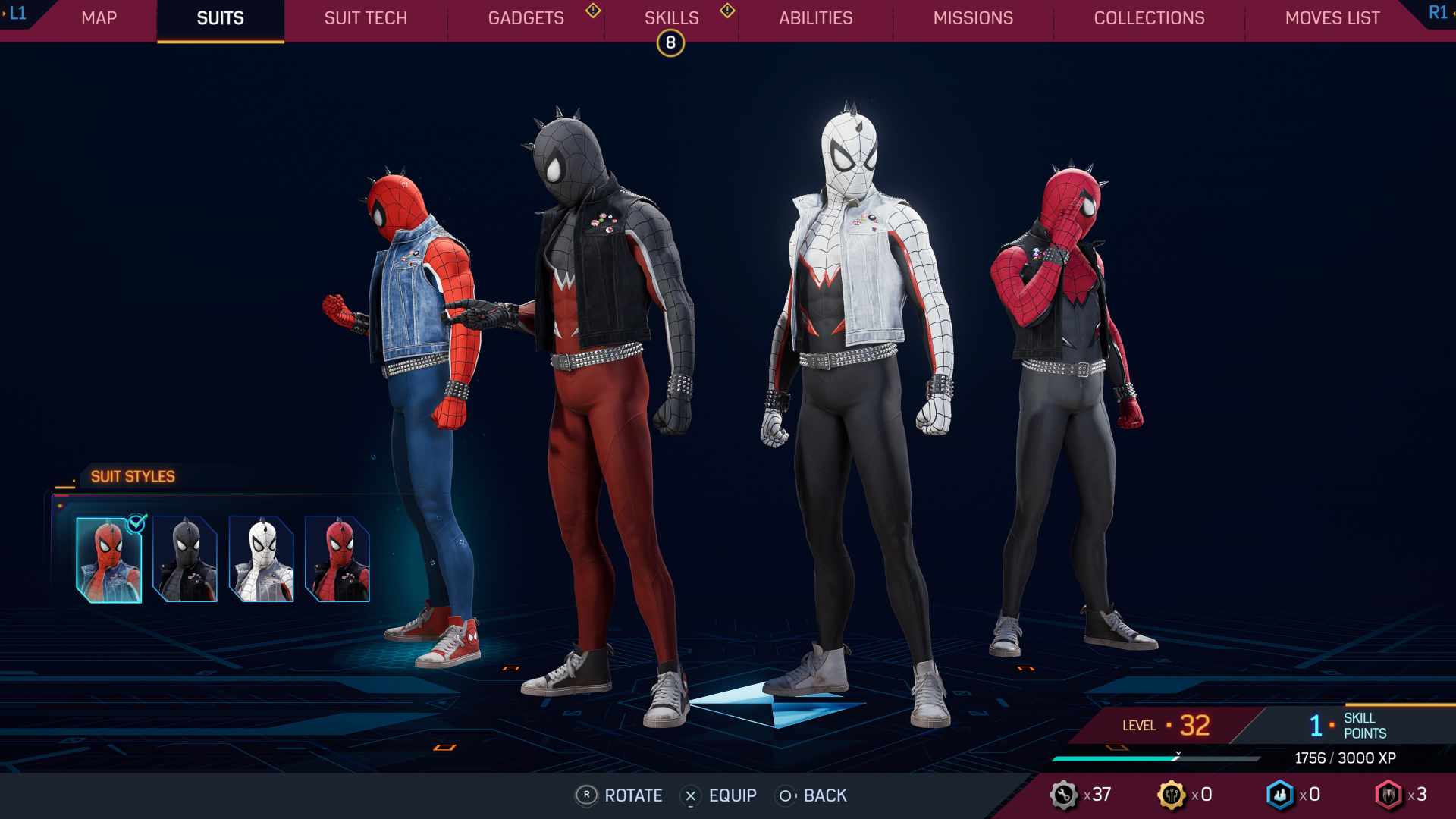Viewport: 1456px width, 819px height.
Task: Open the COLLECTIONS menu tab
Action: [1149, 18]
